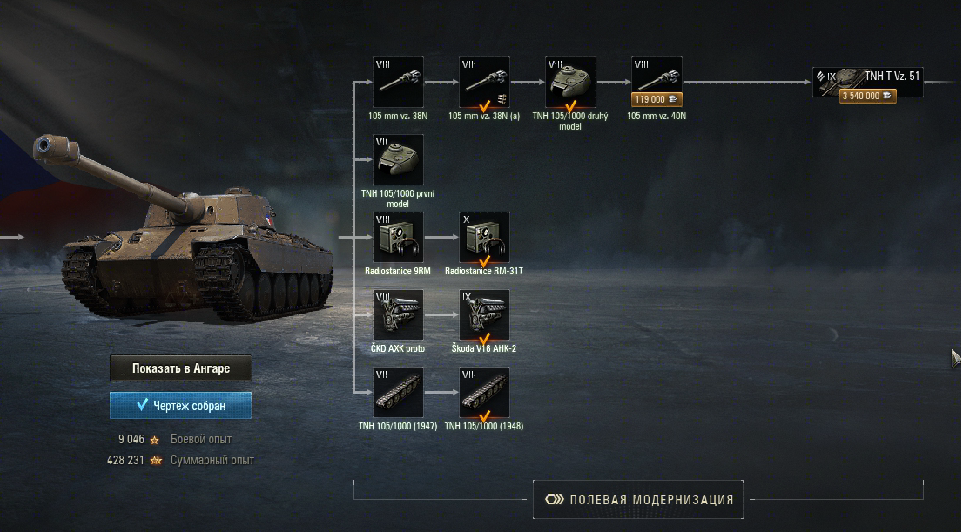The height and width of the screenshot is (532, 961).
Task: Choose the TNH 105/1000 (1947) tracks
Action: [398, 393]
